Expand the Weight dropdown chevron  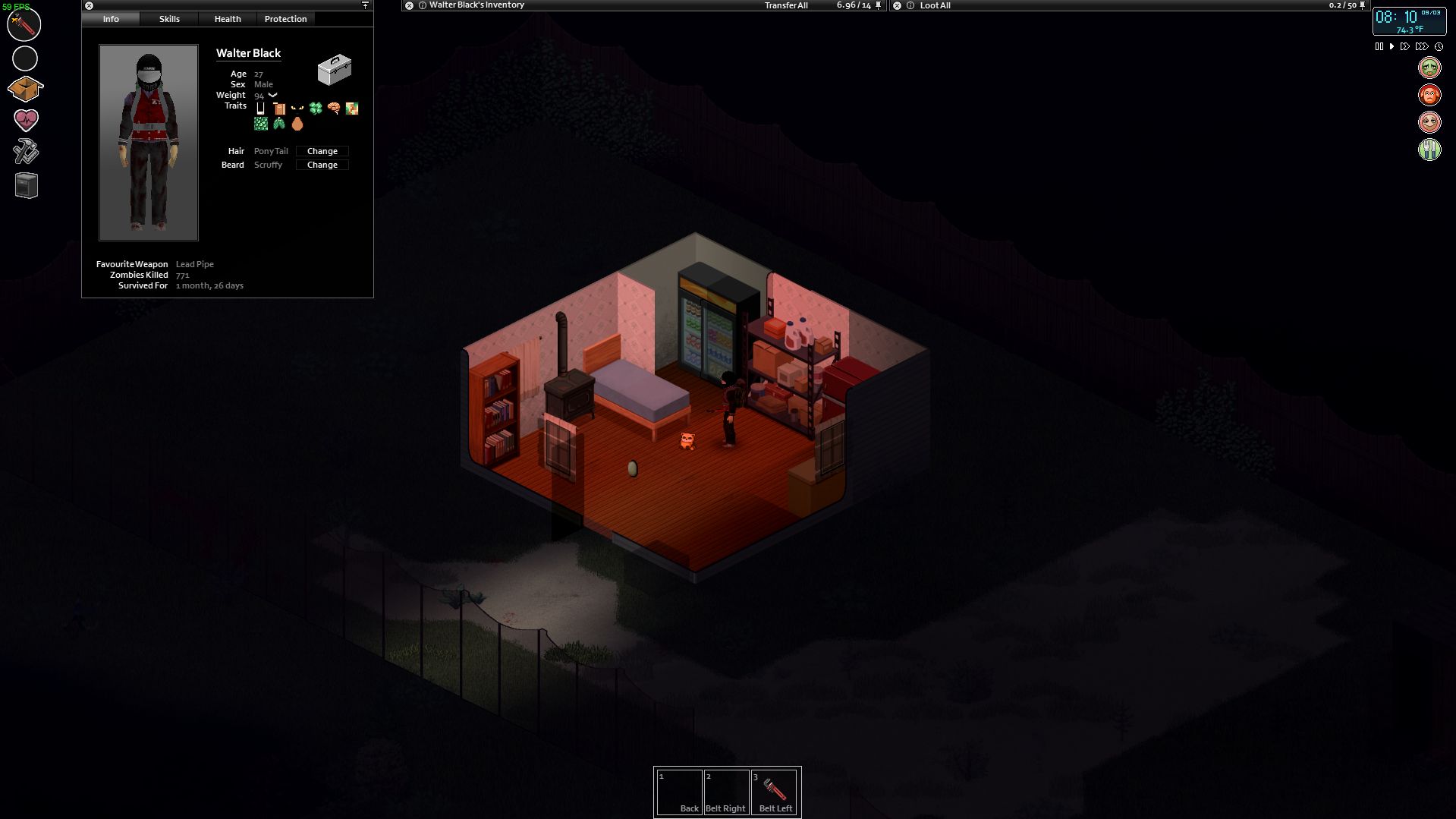(x=272, y=95)
